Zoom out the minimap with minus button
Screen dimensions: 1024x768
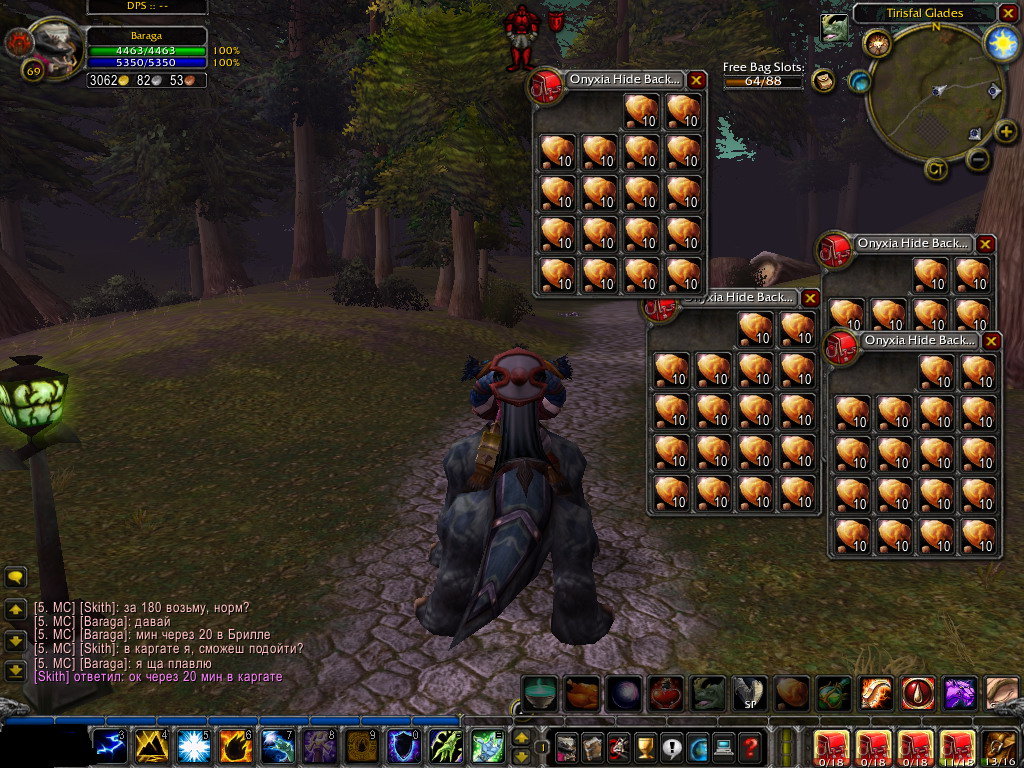(x=979, y=158)
